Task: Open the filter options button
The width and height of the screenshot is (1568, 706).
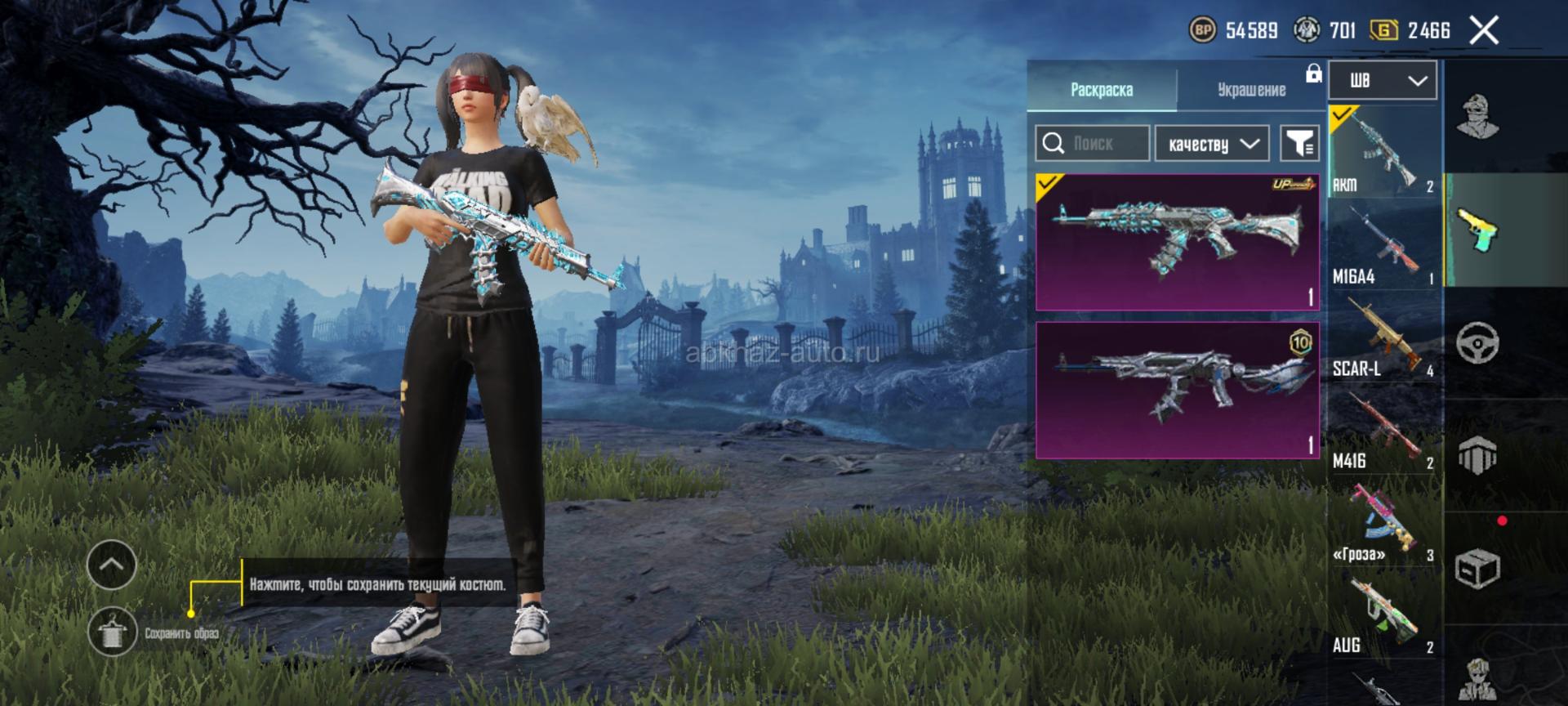Action: pyautogui.click(x=1298, y=144)
